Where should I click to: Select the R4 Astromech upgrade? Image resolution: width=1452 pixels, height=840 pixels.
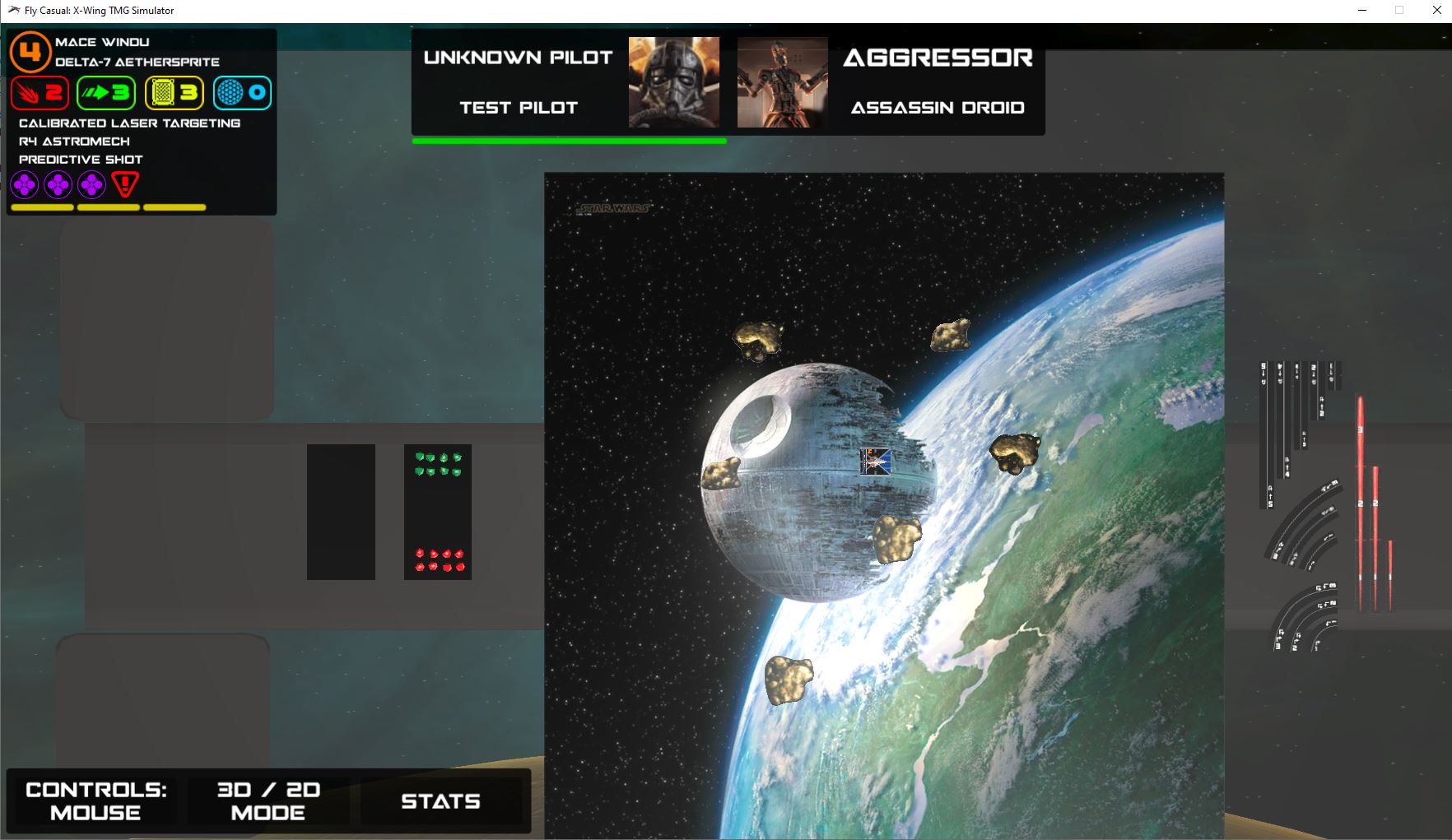pyautogui.click(x=74, y=142)
